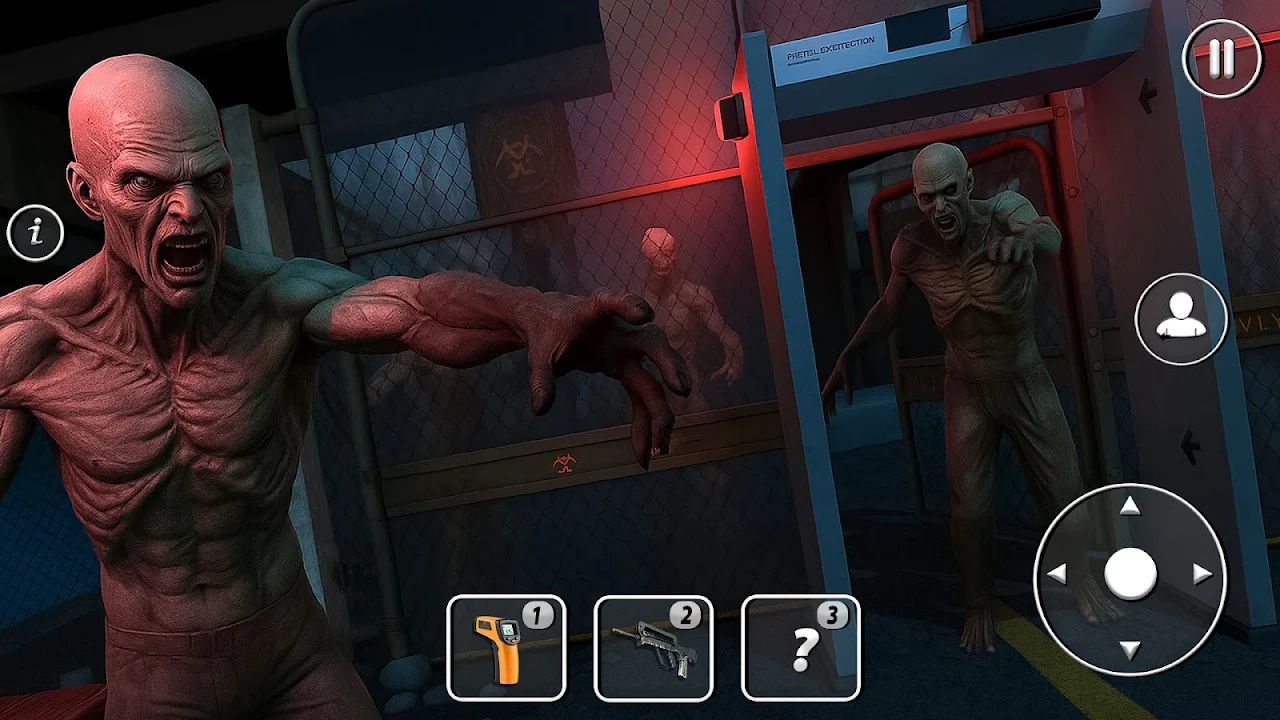Viewport: 1280px width, 720px height.
Task: Click the joystick's white center knob
Action: [x=1130, y=575]
